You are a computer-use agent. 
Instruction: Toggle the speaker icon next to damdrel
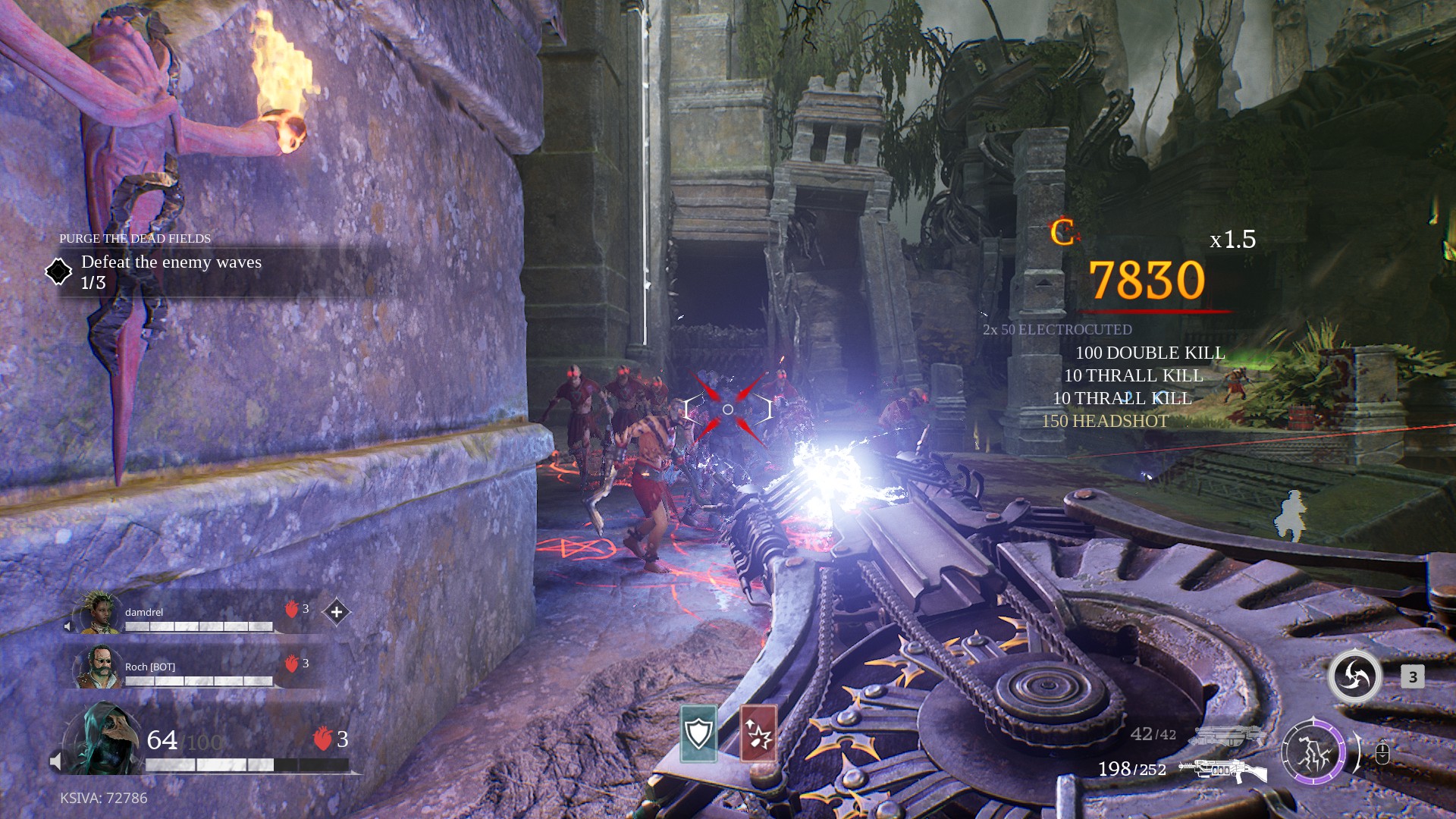click(x=68, y=626)
